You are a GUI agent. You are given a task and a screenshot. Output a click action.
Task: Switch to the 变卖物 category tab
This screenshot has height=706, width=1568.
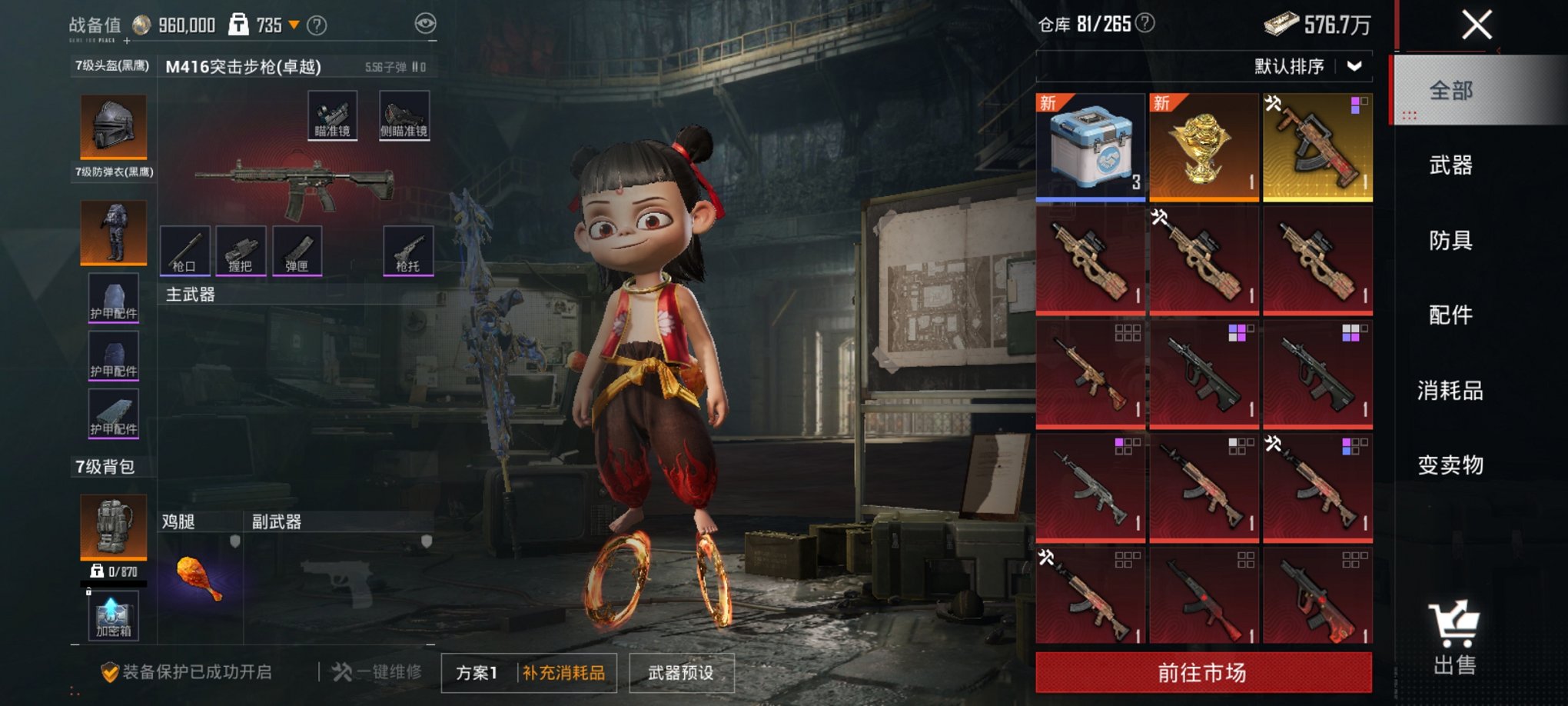1450,465
